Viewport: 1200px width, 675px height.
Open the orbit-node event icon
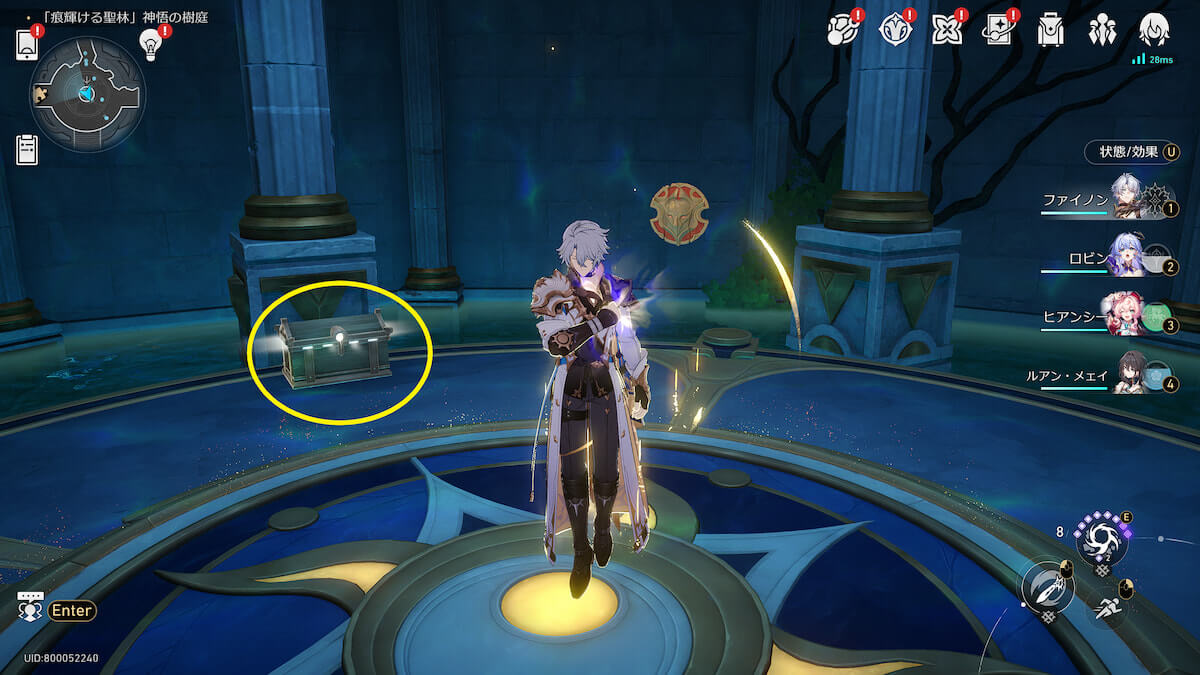pos(842,30)
